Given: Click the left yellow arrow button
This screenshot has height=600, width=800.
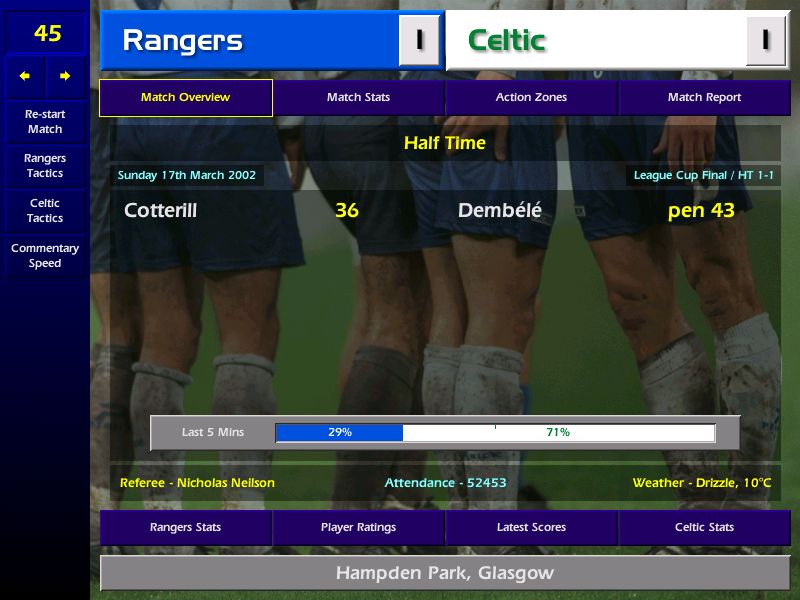Looking at the screenshot, I should pos(25,76).
